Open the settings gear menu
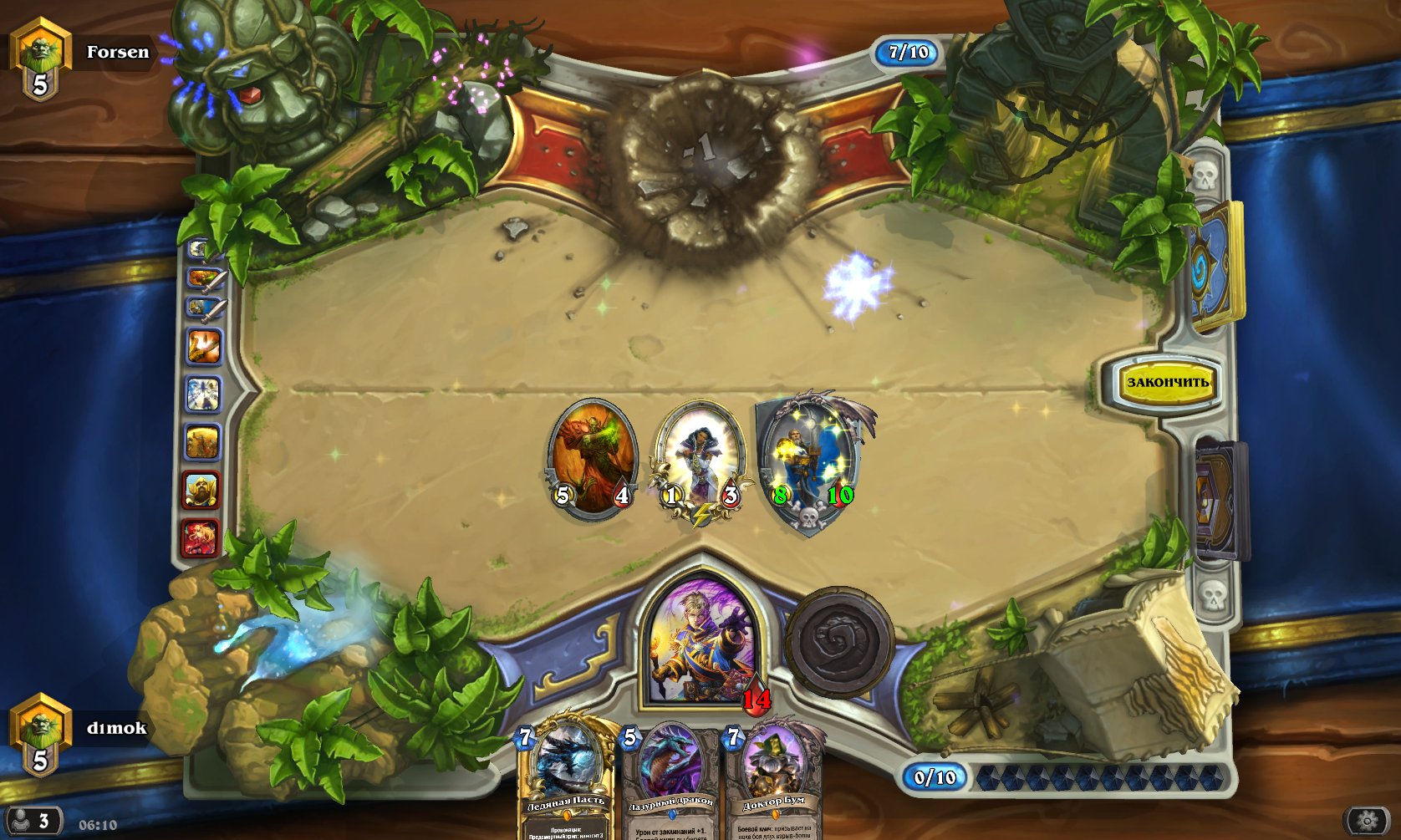The width and height of the screenshot is (1401, 840). click(1368, 820)
